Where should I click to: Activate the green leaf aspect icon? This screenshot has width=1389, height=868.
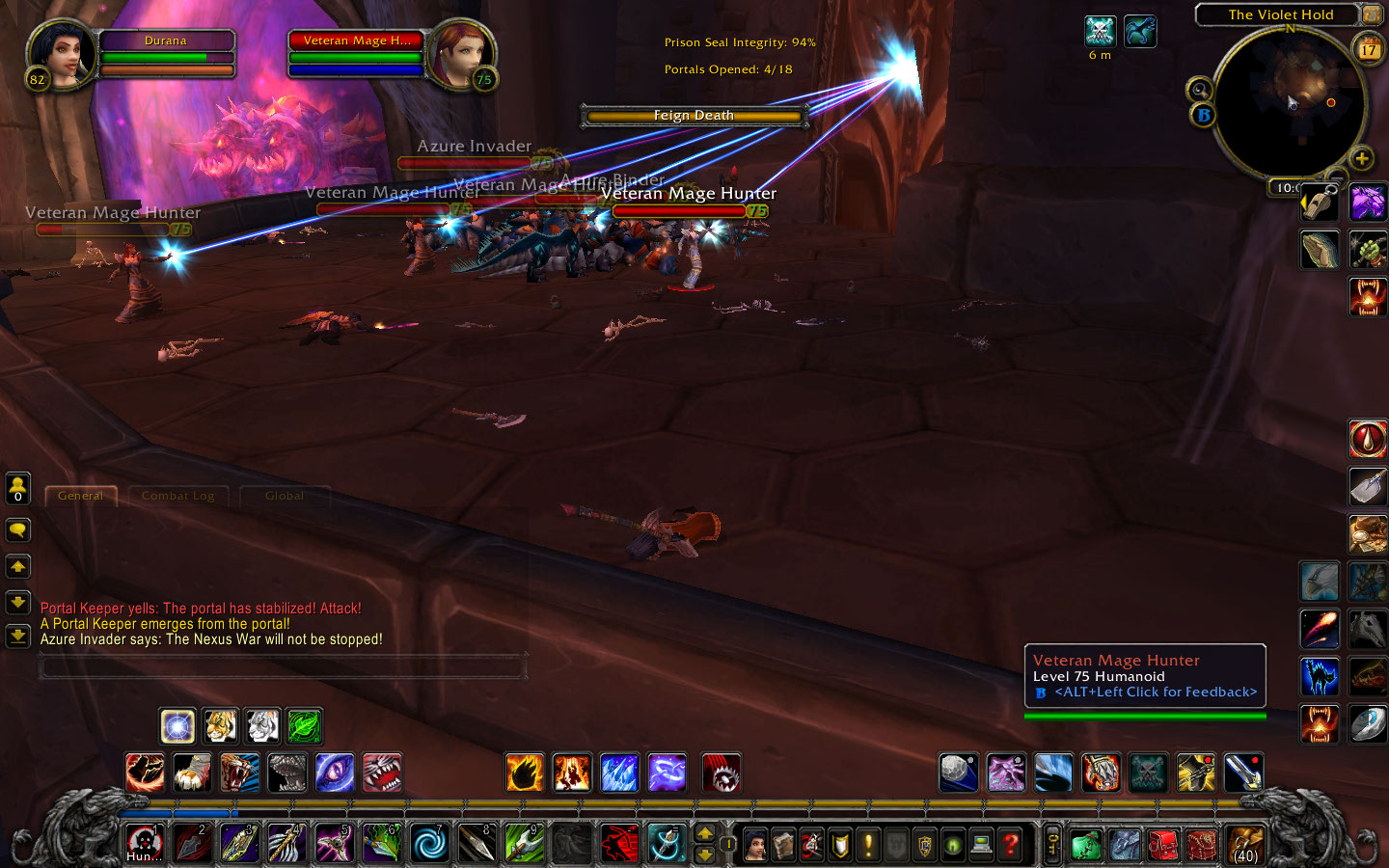[x=305, y=726]
